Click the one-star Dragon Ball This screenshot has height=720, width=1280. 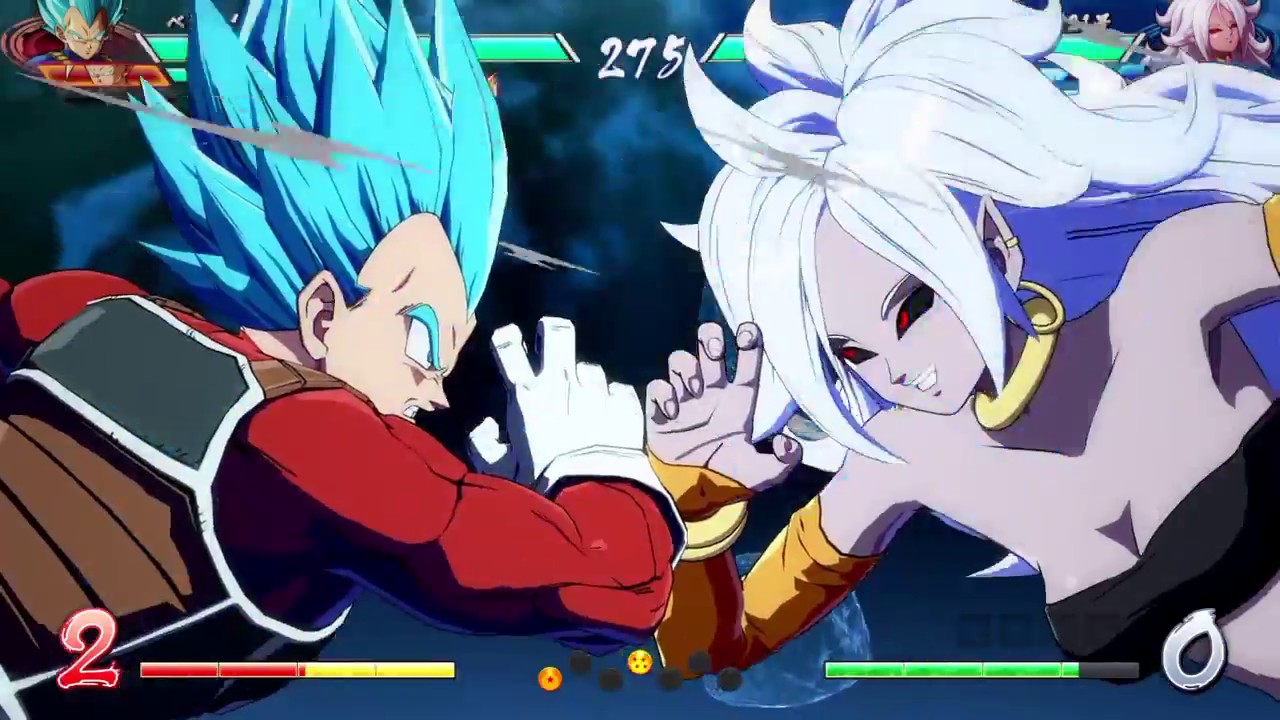(552, 680)
